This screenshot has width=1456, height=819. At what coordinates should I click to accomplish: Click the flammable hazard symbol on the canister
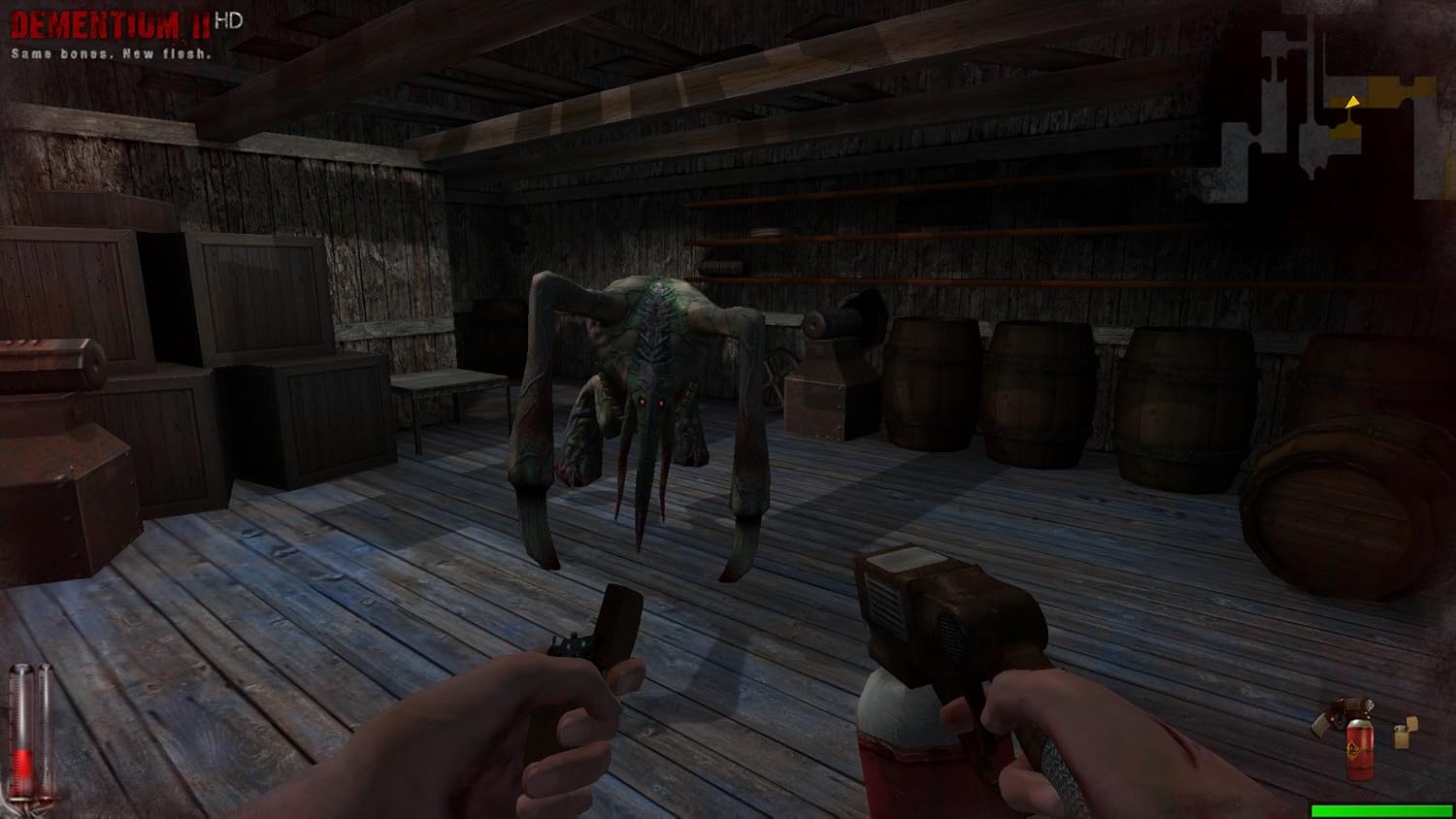point(1352,749)
